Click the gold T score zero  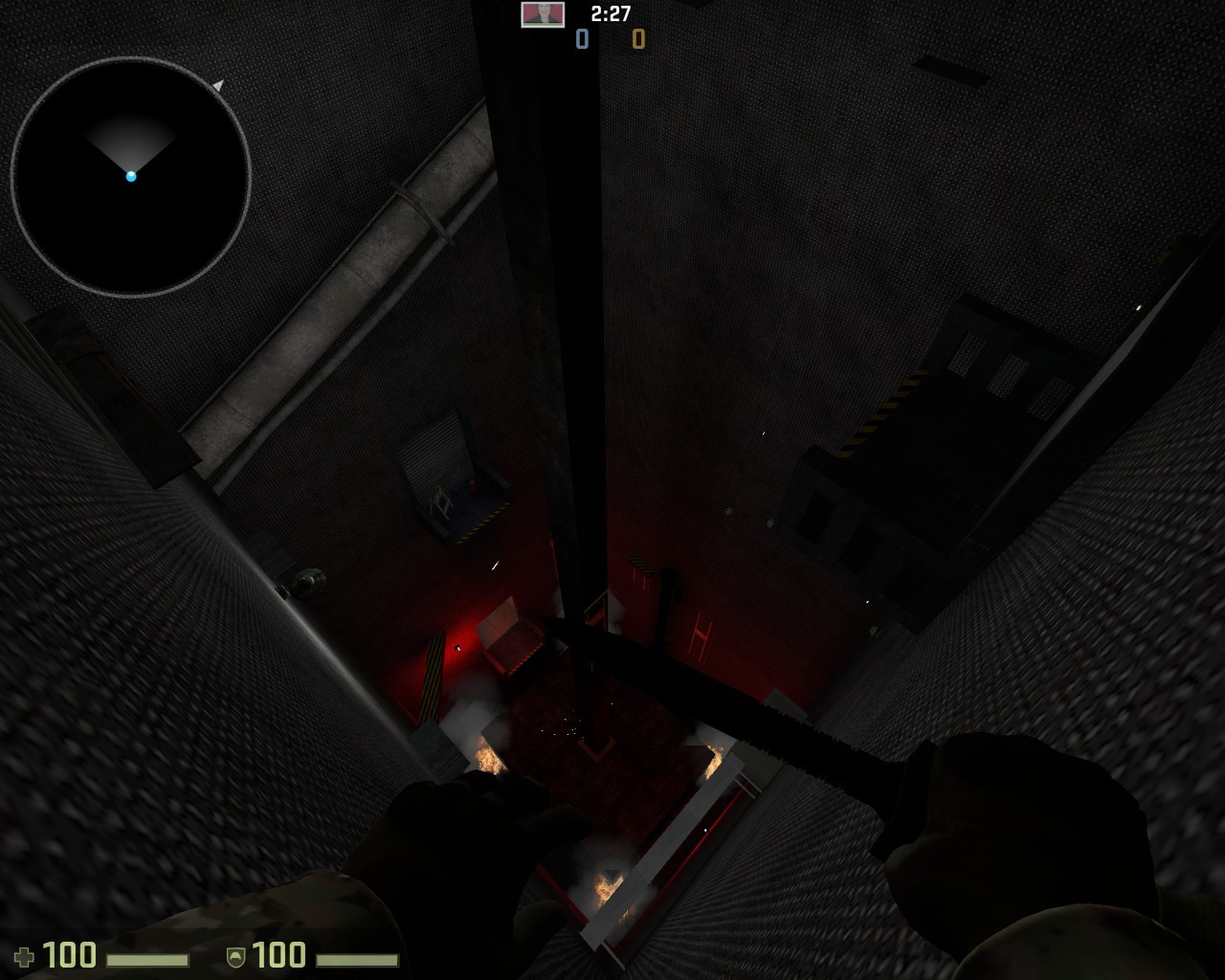click(637, 39)
